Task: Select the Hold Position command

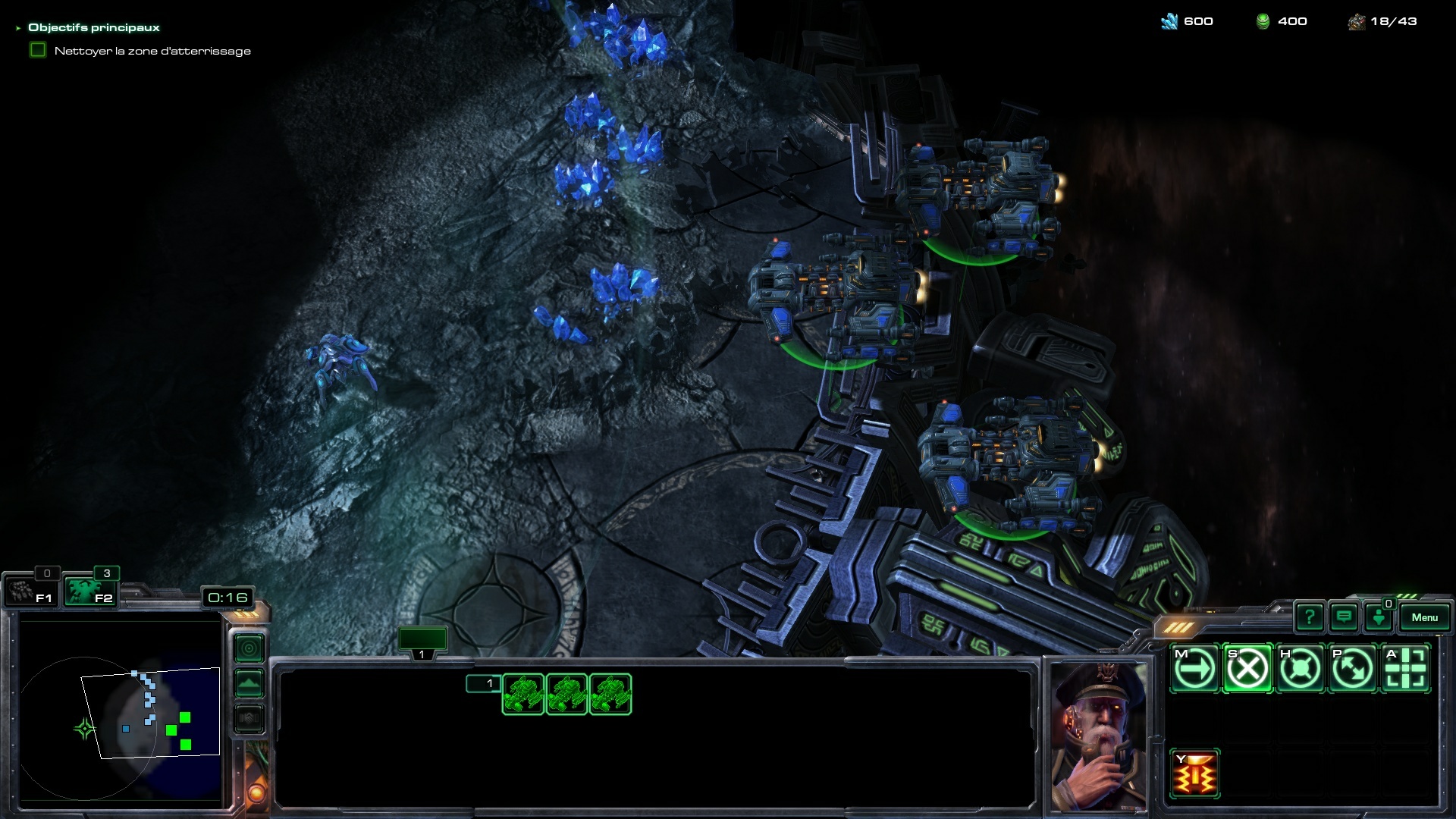Action: click(1300, 669)
